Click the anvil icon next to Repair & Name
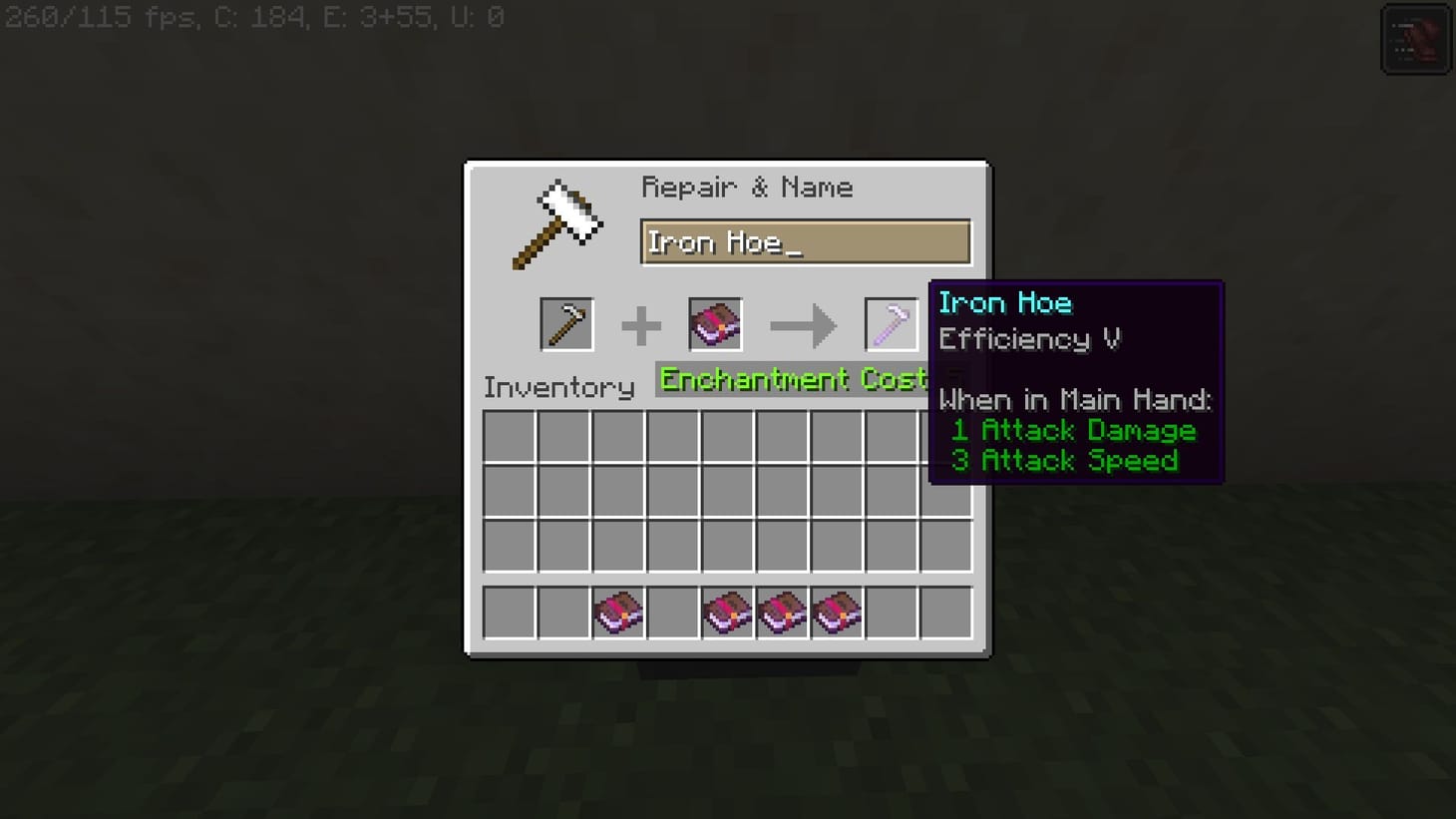The height and width of the screenshot is (819, 1456). (556, 221)
